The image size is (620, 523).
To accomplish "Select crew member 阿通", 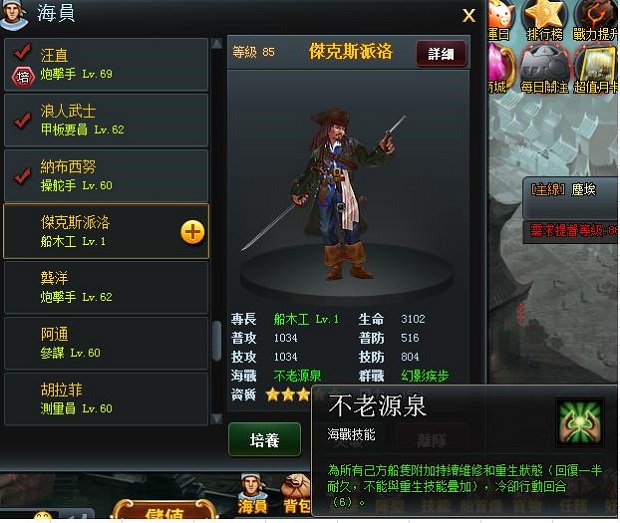I will pos(106,342).
